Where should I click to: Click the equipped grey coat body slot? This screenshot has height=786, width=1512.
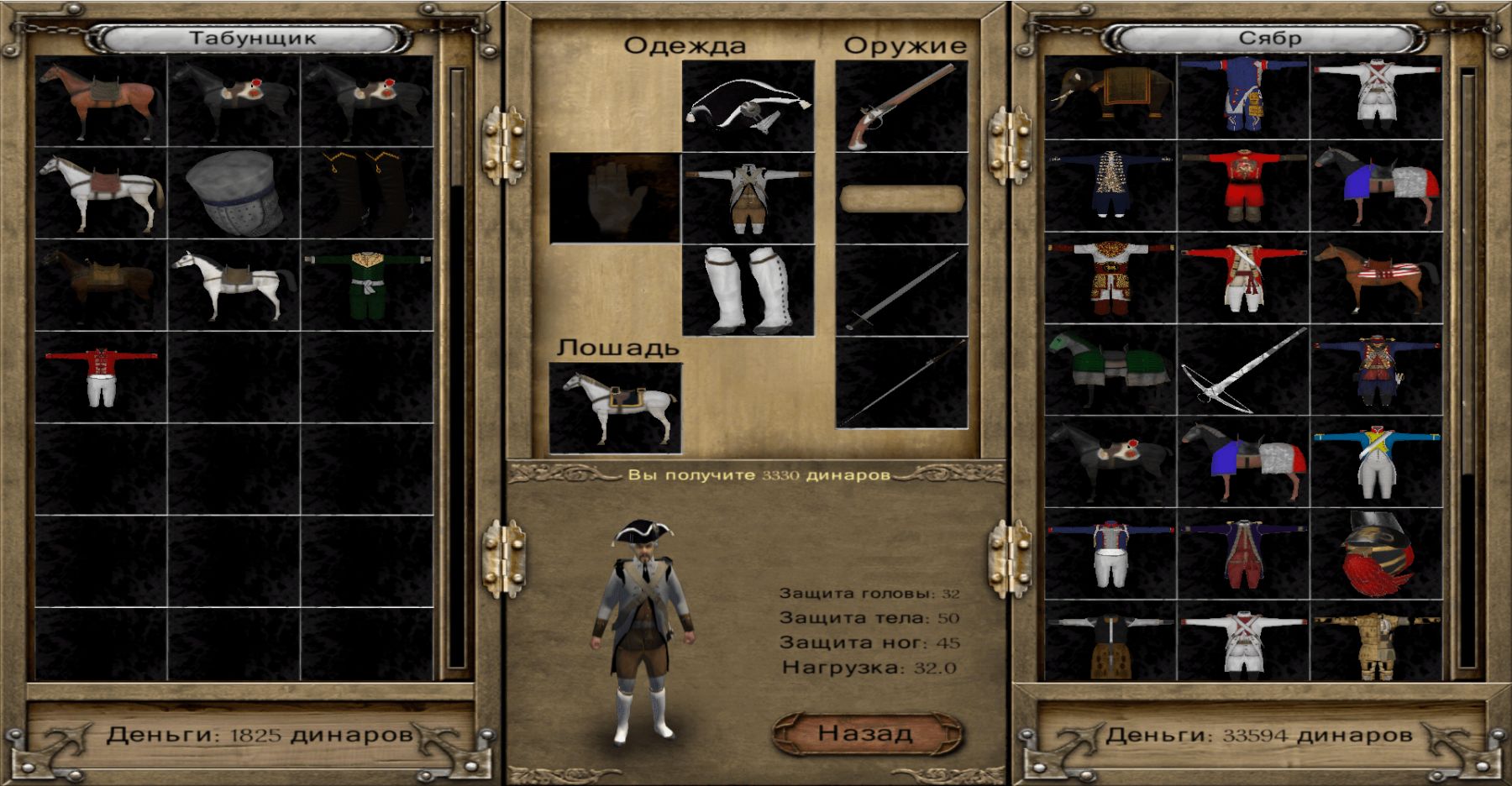coord(748,198)
